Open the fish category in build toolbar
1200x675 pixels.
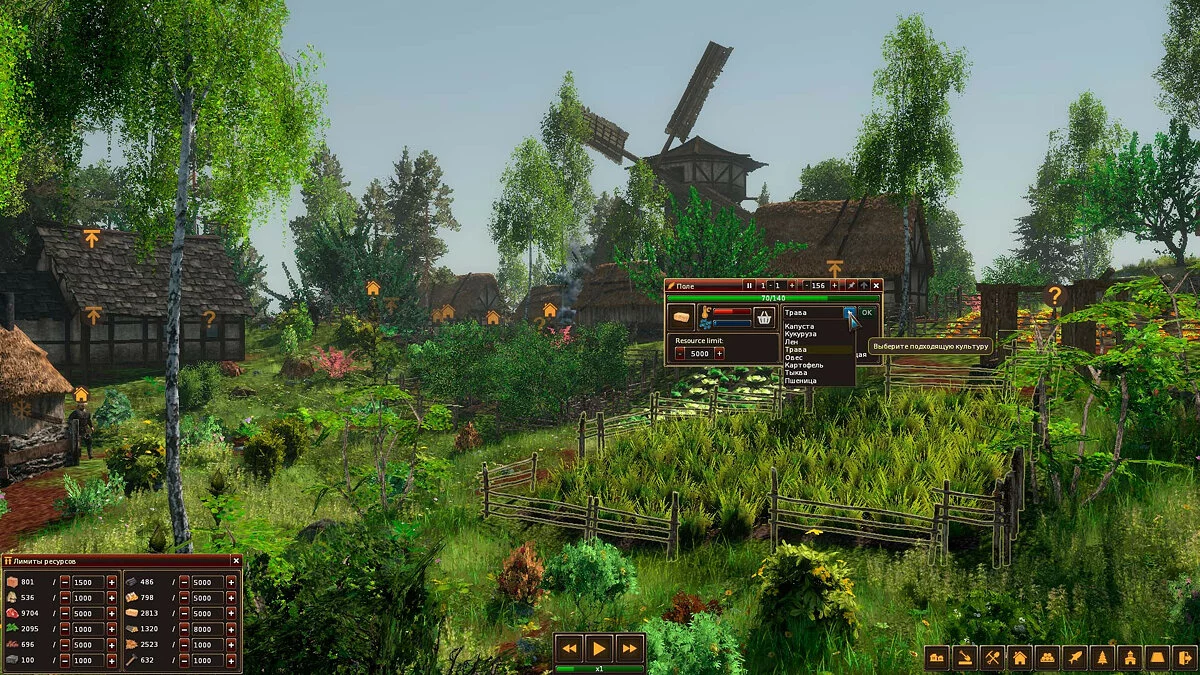(1074, 657)
